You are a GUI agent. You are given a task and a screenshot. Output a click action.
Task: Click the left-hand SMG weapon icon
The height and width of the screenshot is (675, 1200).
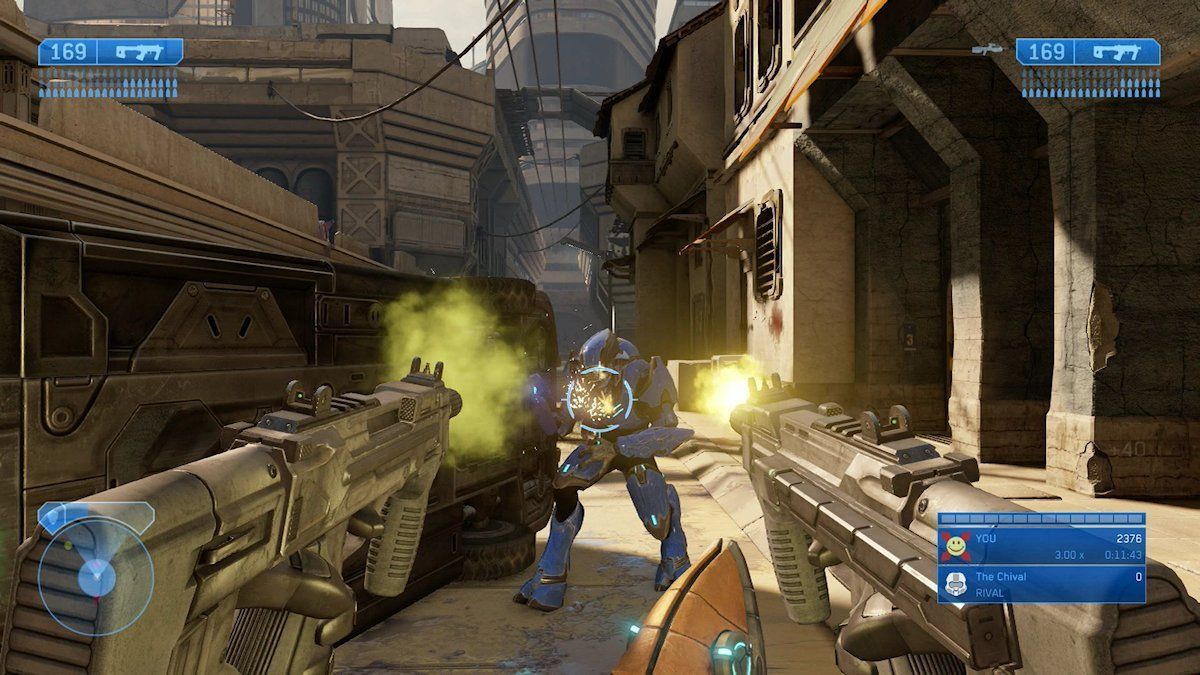[138, 52]
